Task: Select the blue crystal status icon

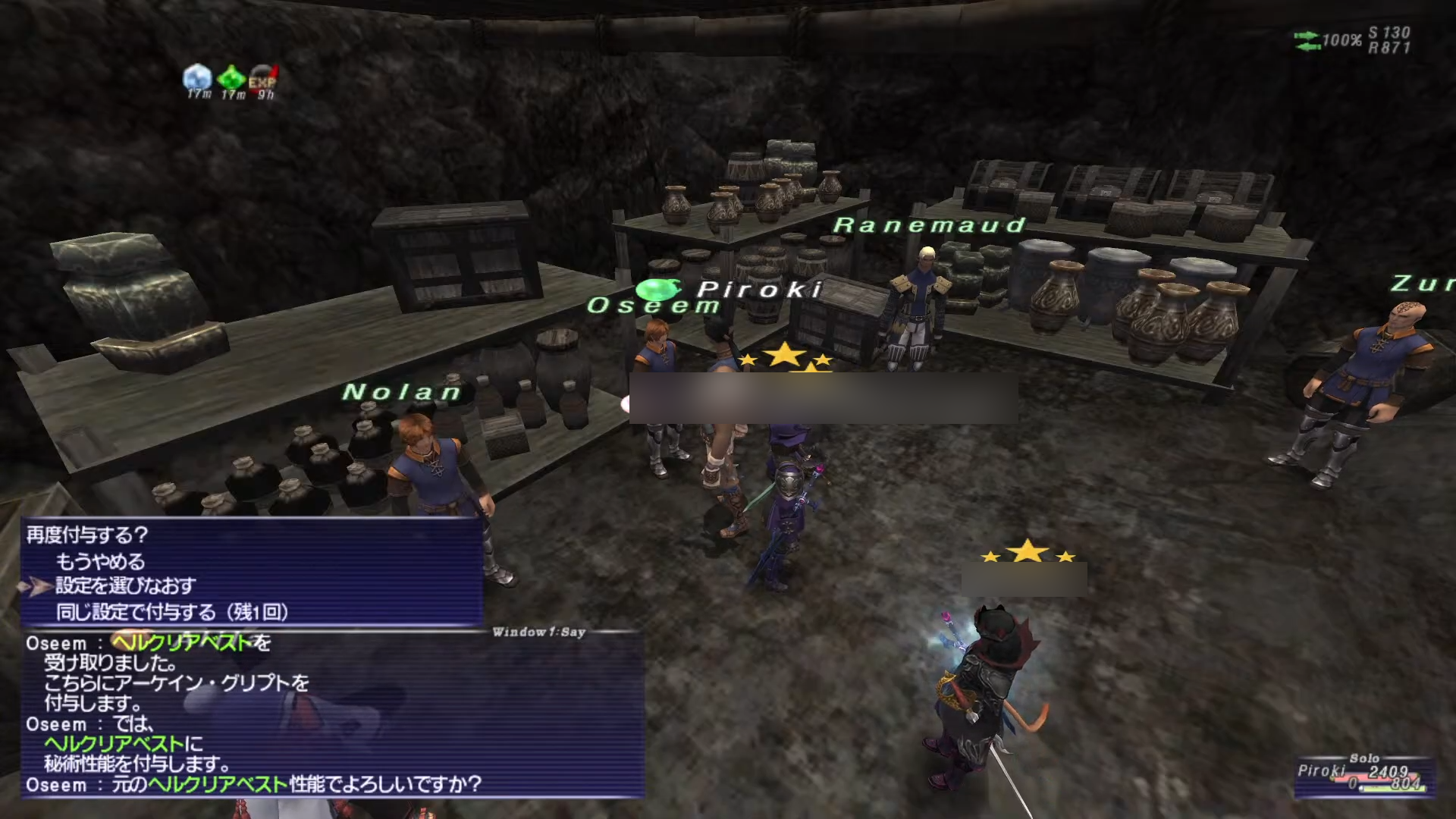Action: coord(197,77)
